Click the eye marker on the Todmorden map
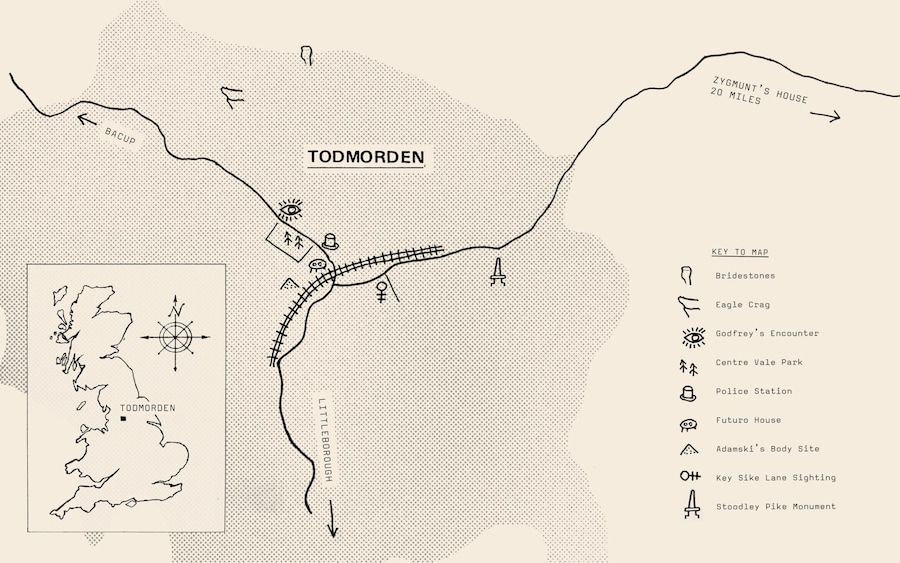This screenshot has width=900, height=563. (x=290, y=210)
